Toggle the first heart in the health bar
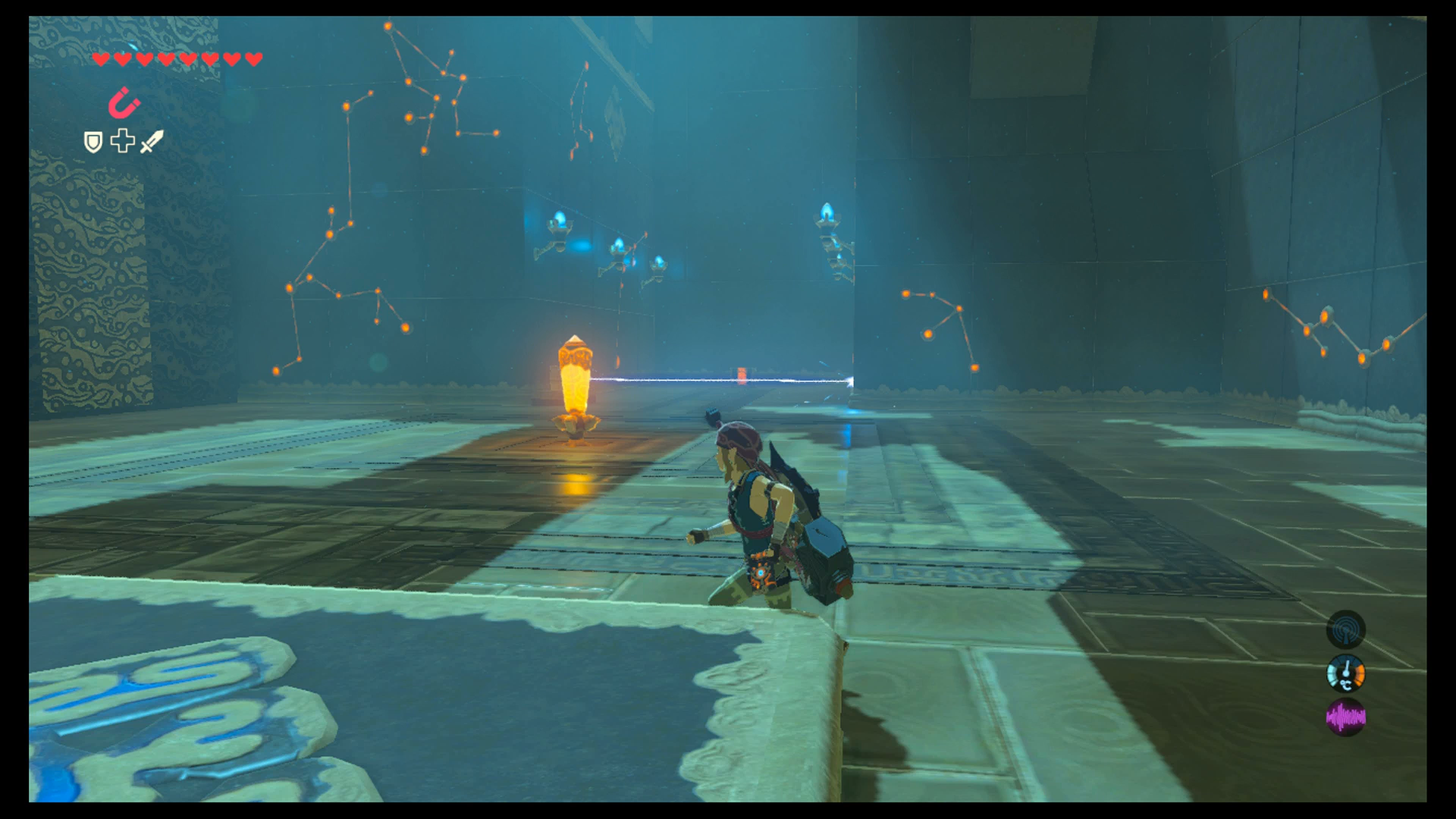 pyautogui.click(x=99, y=57)
